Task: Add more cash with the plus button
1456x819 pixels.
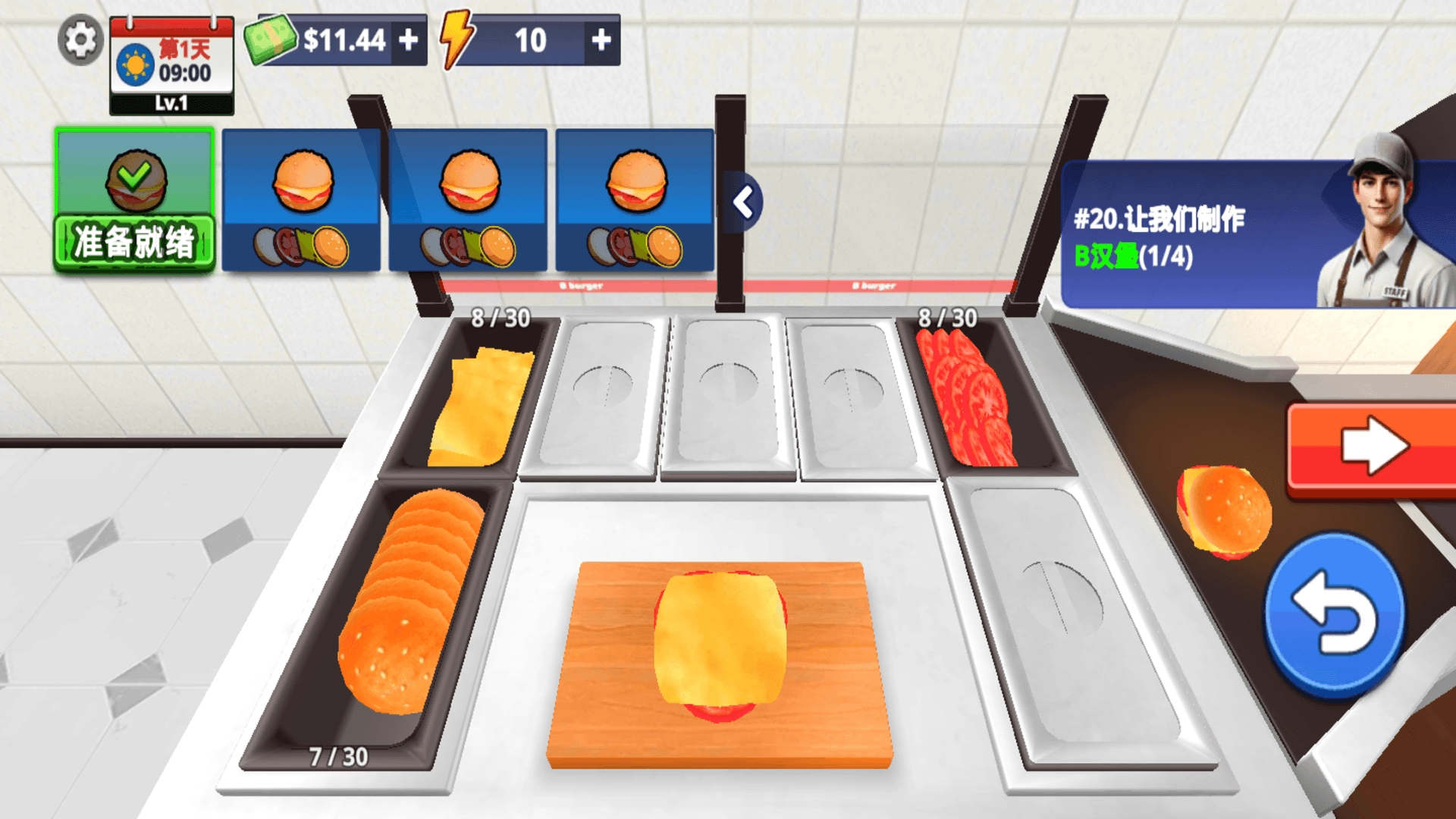Action: pos(409,39)
